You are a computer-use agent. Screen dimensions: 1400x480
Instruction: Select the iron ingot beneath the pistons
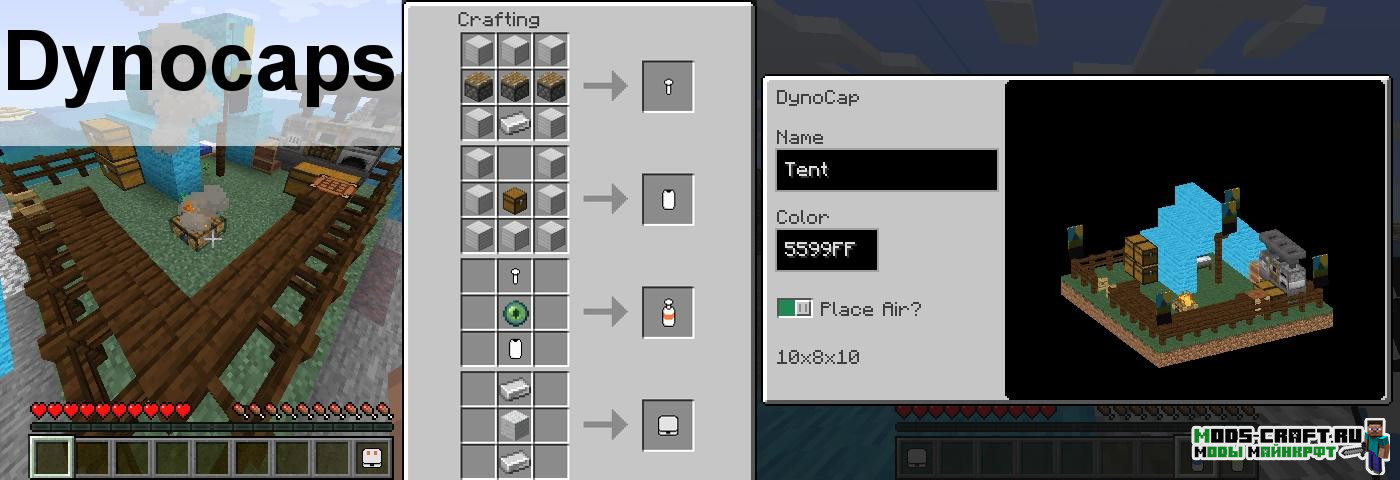516,123
